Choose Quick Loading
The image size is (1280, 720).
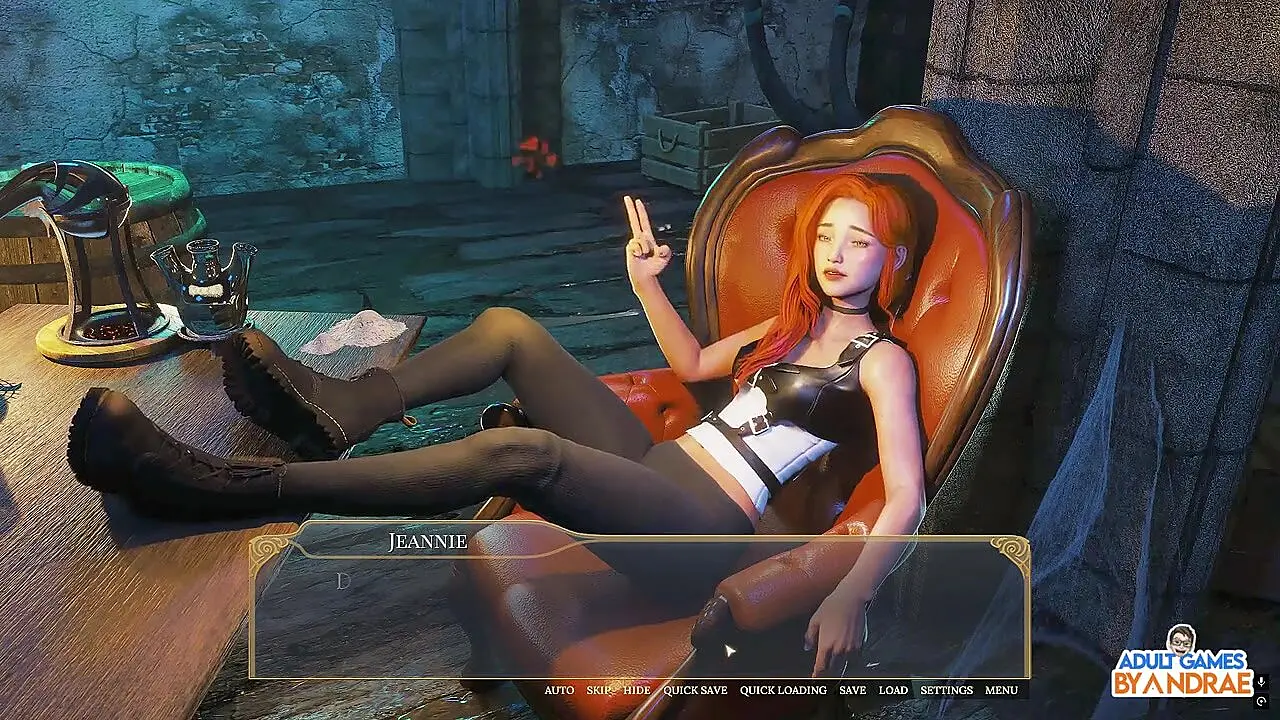pyautogui.click(x=783, y=690)
